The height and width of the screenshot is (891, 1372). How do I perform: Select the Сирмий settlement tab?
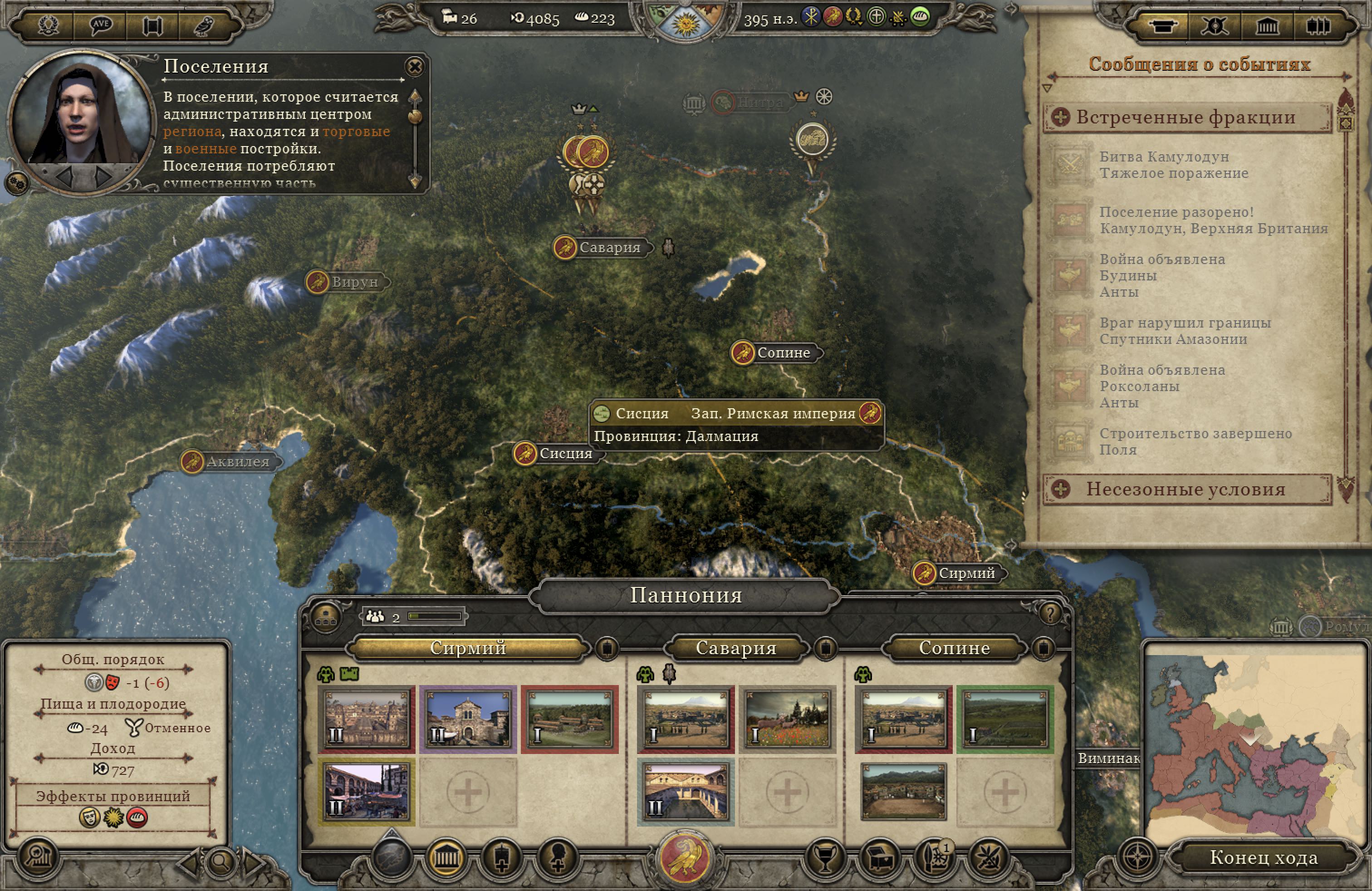pyautogui.click(x=468, y=648)
